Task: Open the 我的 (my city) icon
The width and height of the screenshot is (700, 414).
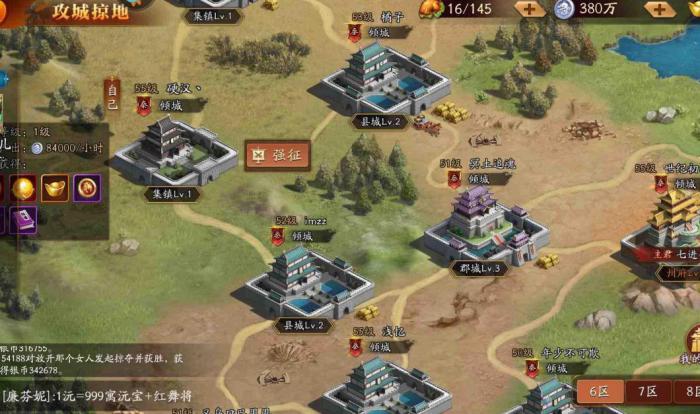Action: click(688, 343)
